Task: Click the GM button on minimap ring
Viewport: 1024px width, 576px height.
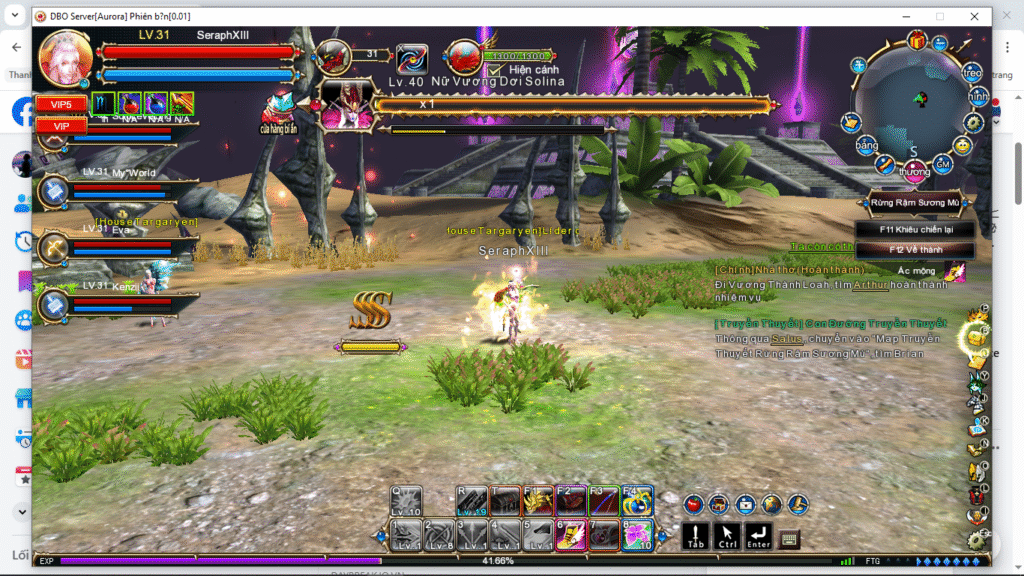Action: click(x=942, y=164)
